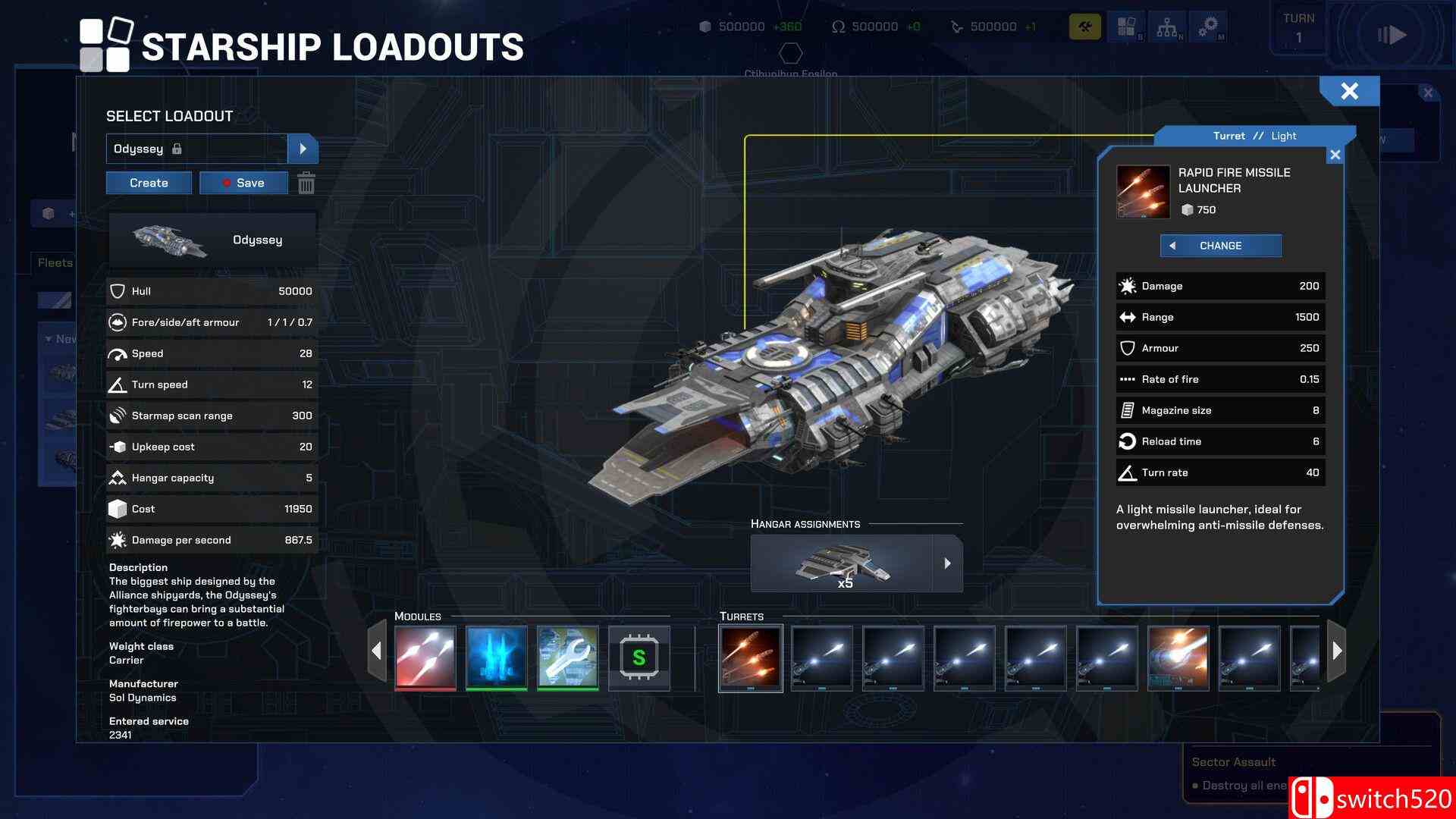This screenshot has width=1456, height=819.
Task: Select the orange blast turret slot
Action: click(x=1178, y=657)
